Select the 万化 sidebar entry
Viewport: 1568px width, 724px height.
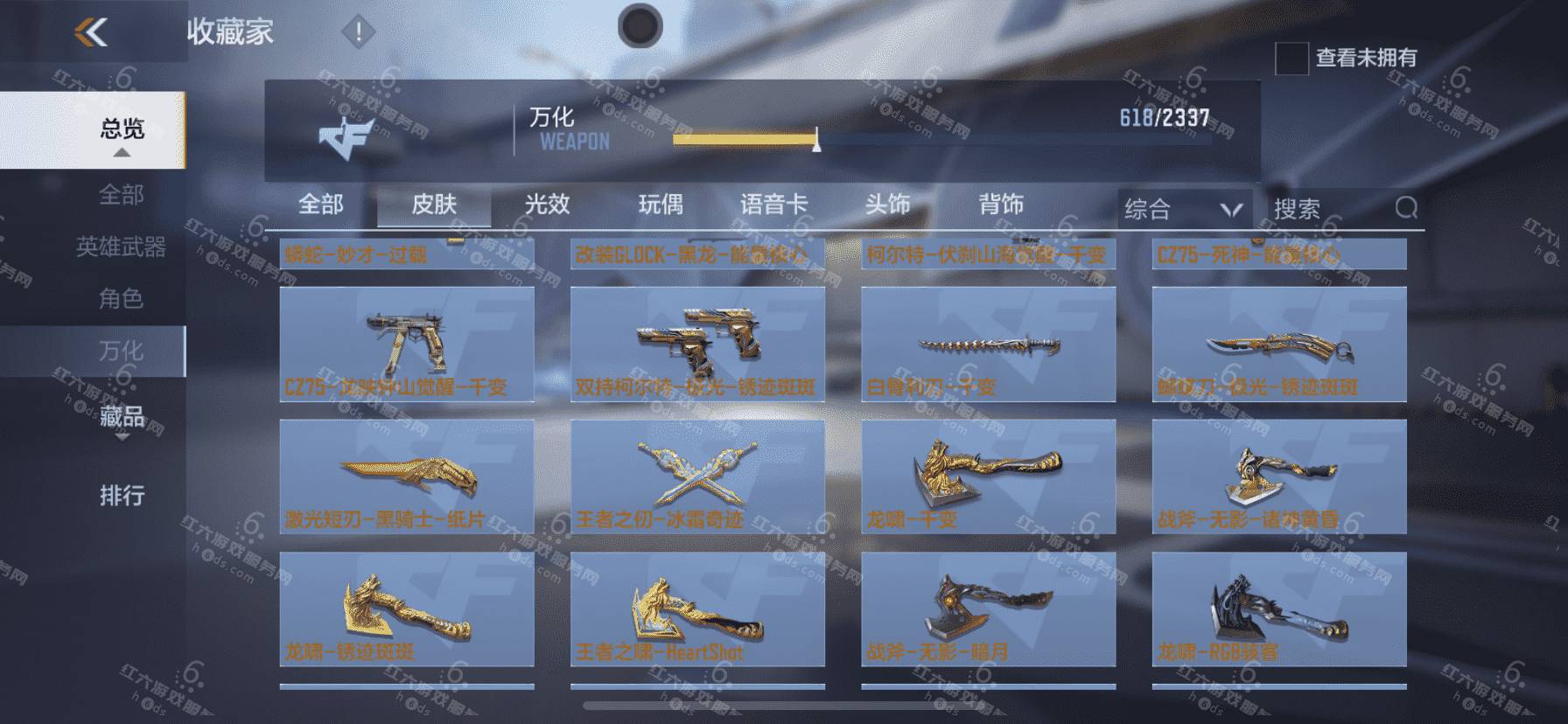[x=122, y=352]
